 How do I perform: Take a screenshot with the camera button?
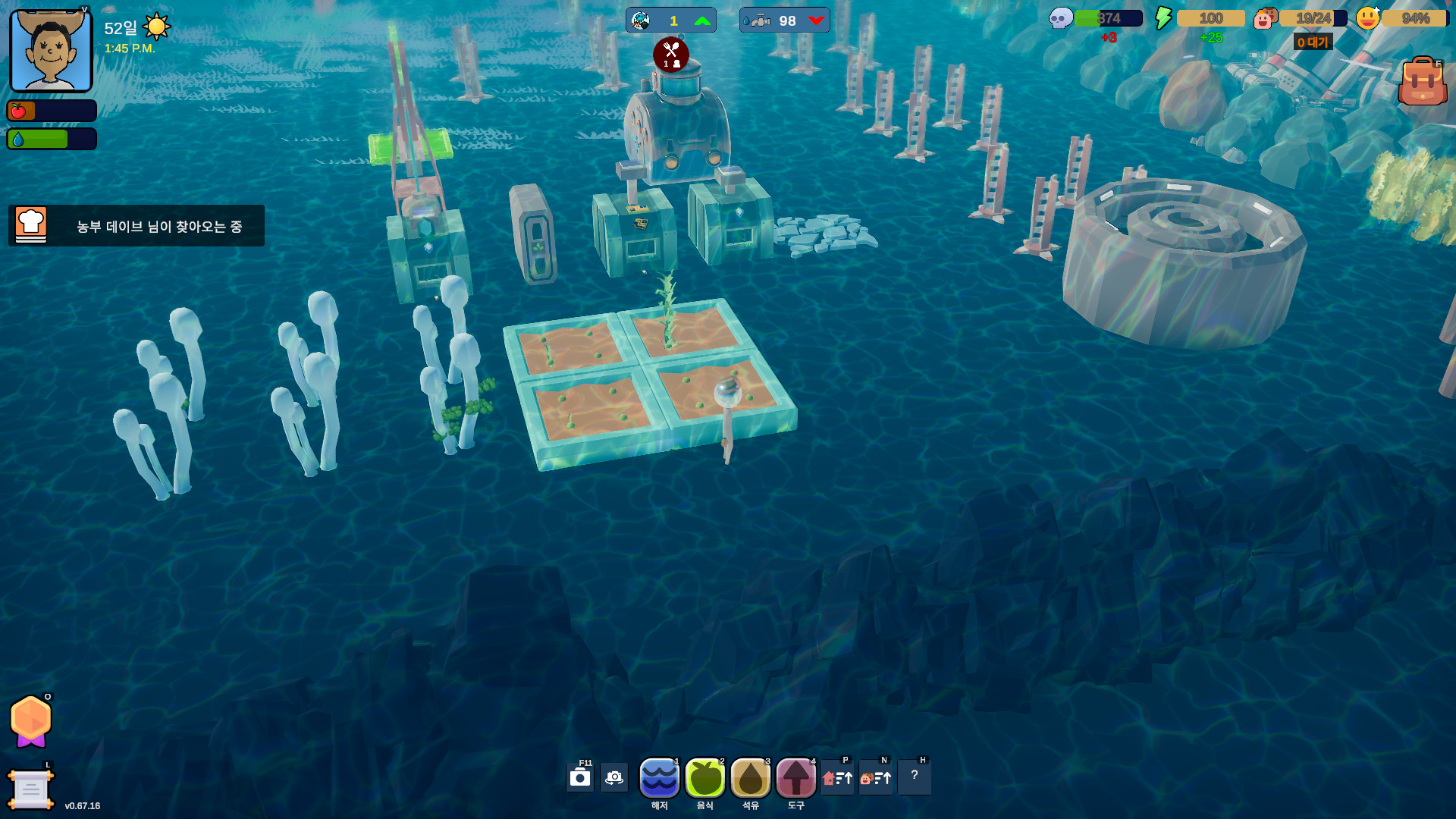coord(580,778)
